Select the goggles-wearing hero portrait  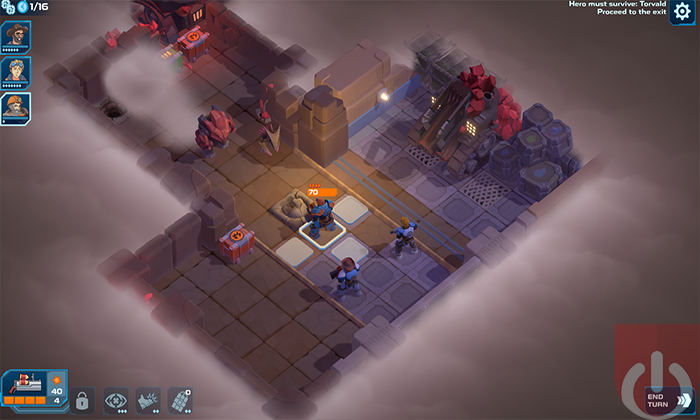click(16, 71)
